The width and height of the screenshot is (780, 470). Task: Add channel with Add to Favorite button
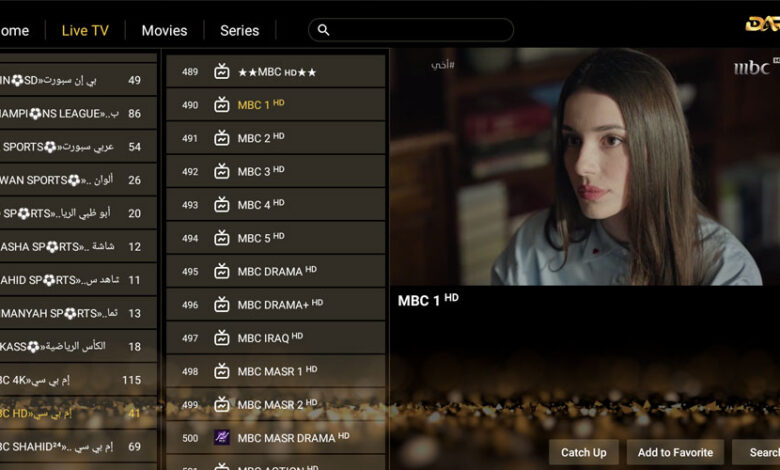point(675,452)
